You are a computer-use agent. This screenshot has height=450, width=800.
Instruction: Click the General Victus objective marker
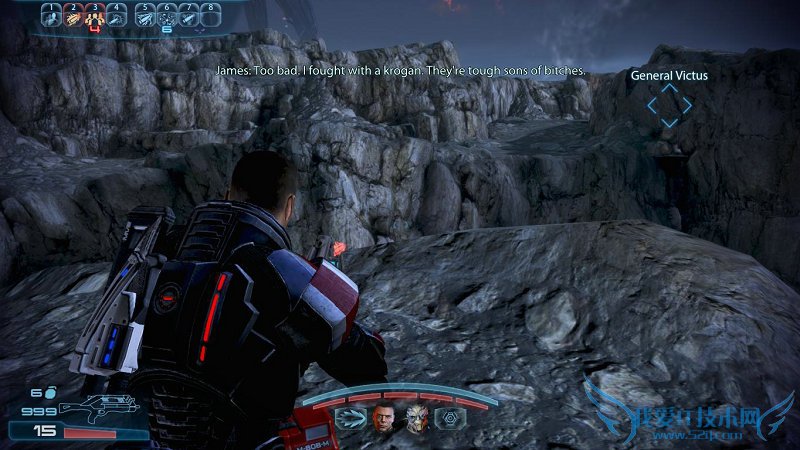[x=668, y=104]
